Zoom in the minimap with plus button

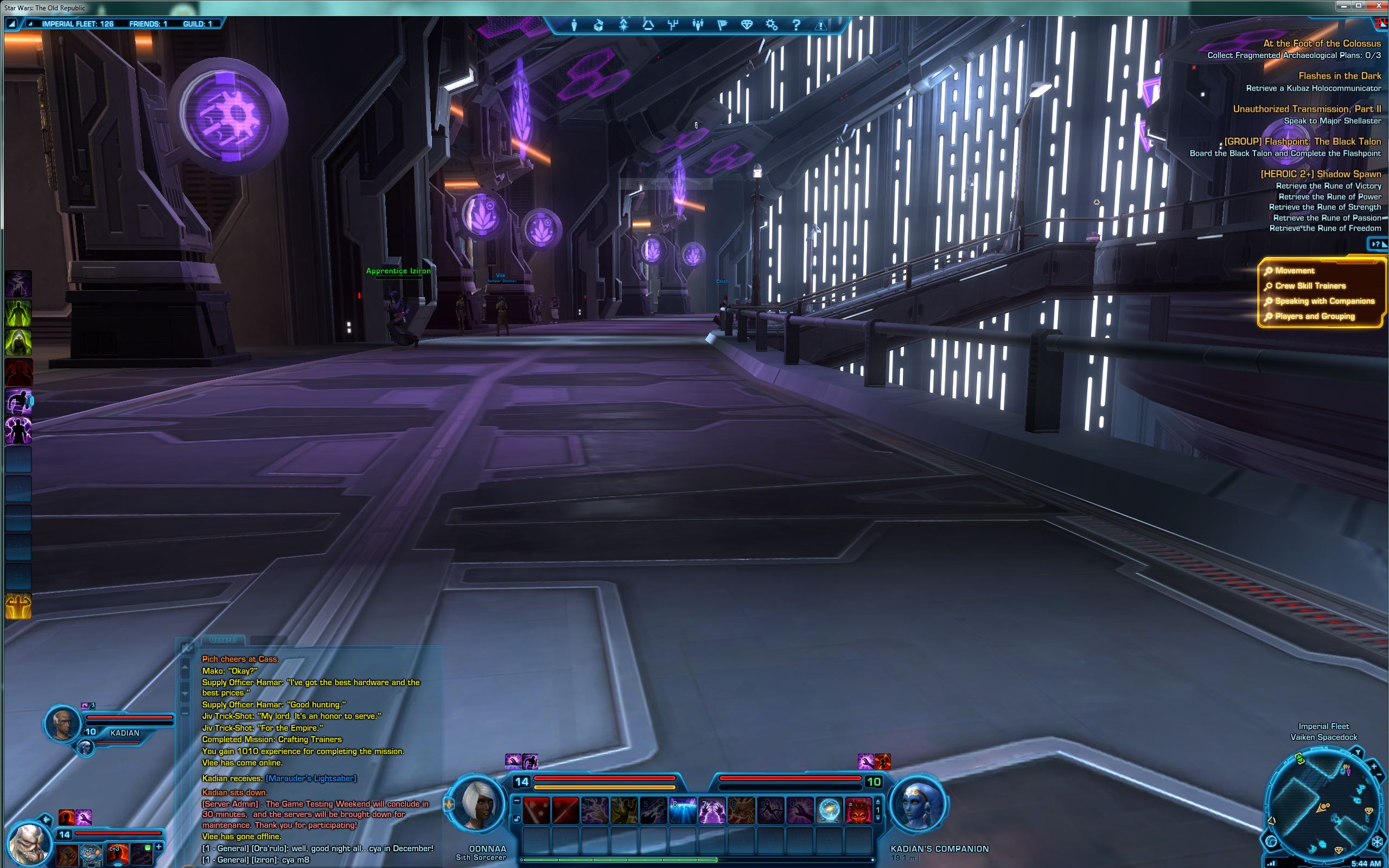pos(1373,767)
